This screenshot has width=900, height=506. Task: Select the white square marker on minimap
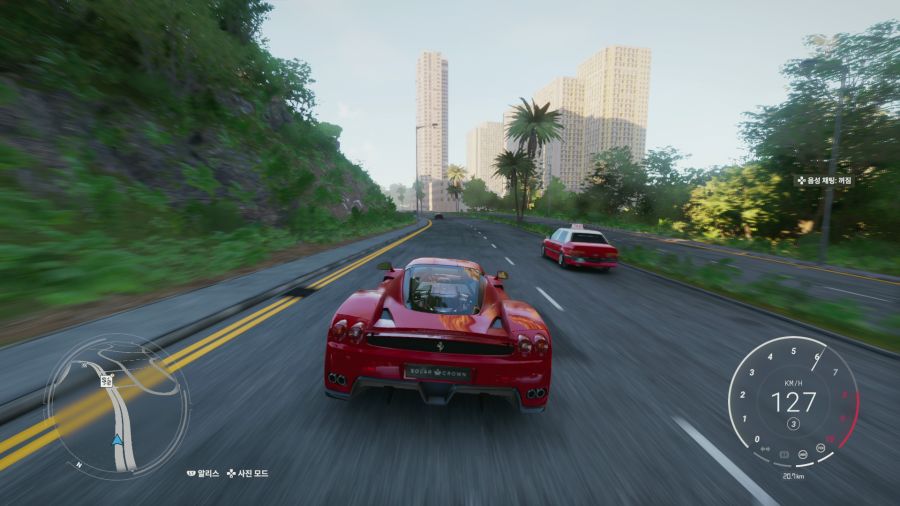click(x=105, y=380)
